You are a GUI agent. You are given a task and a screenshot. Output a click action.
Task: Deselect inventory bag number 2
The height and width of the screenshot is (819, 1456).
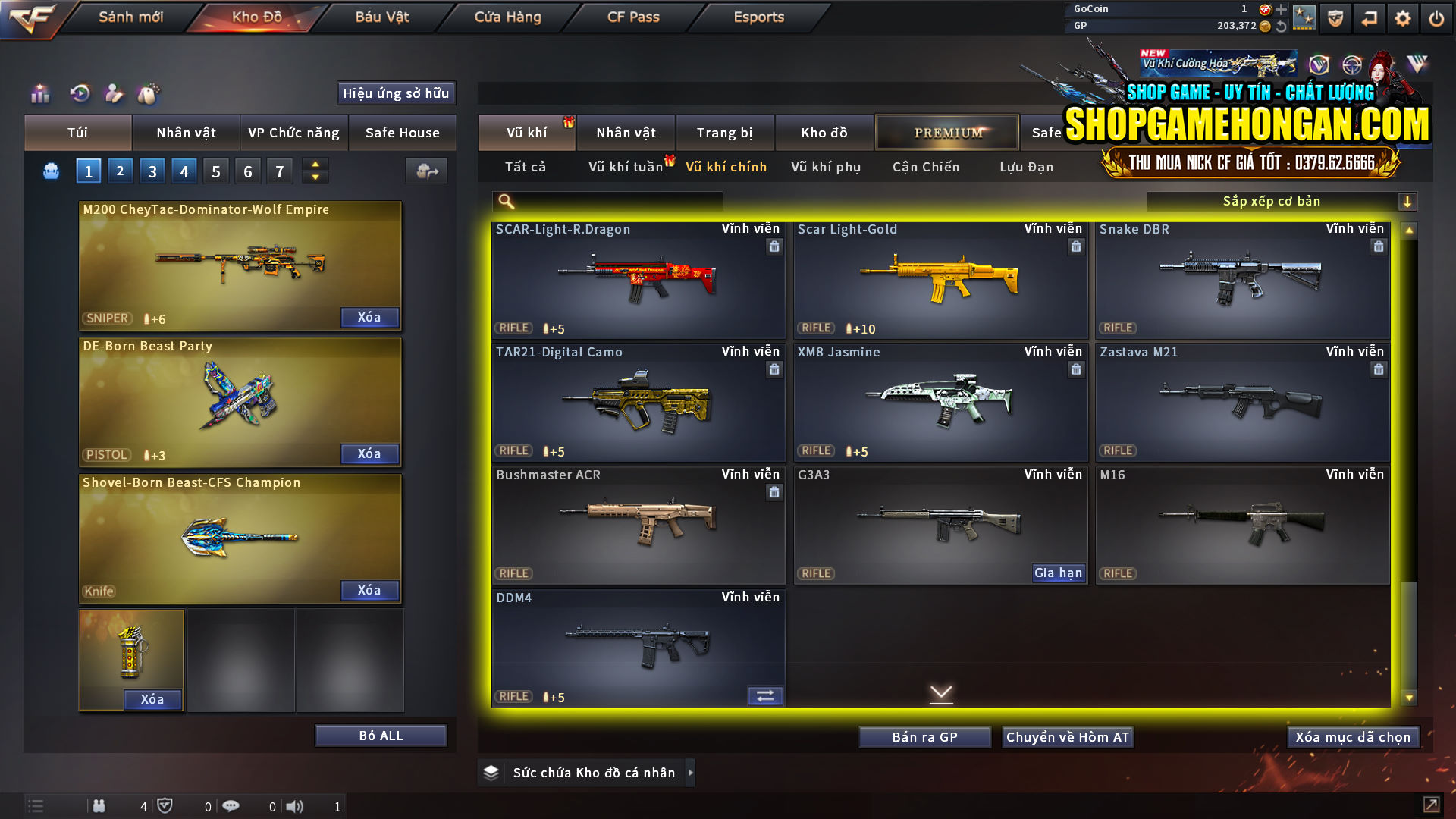pyautogui.click(x=120, y=171)
